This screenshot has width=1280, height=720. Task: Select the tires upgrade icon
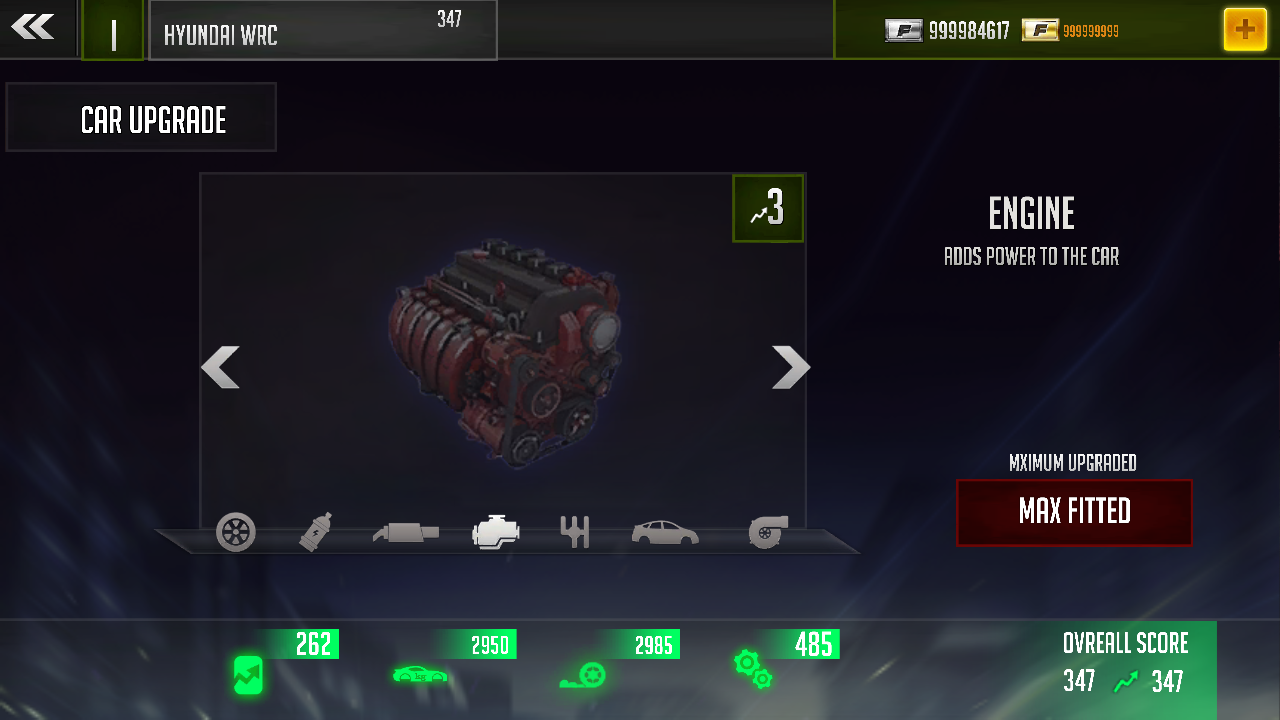click(x=237, y=532)
